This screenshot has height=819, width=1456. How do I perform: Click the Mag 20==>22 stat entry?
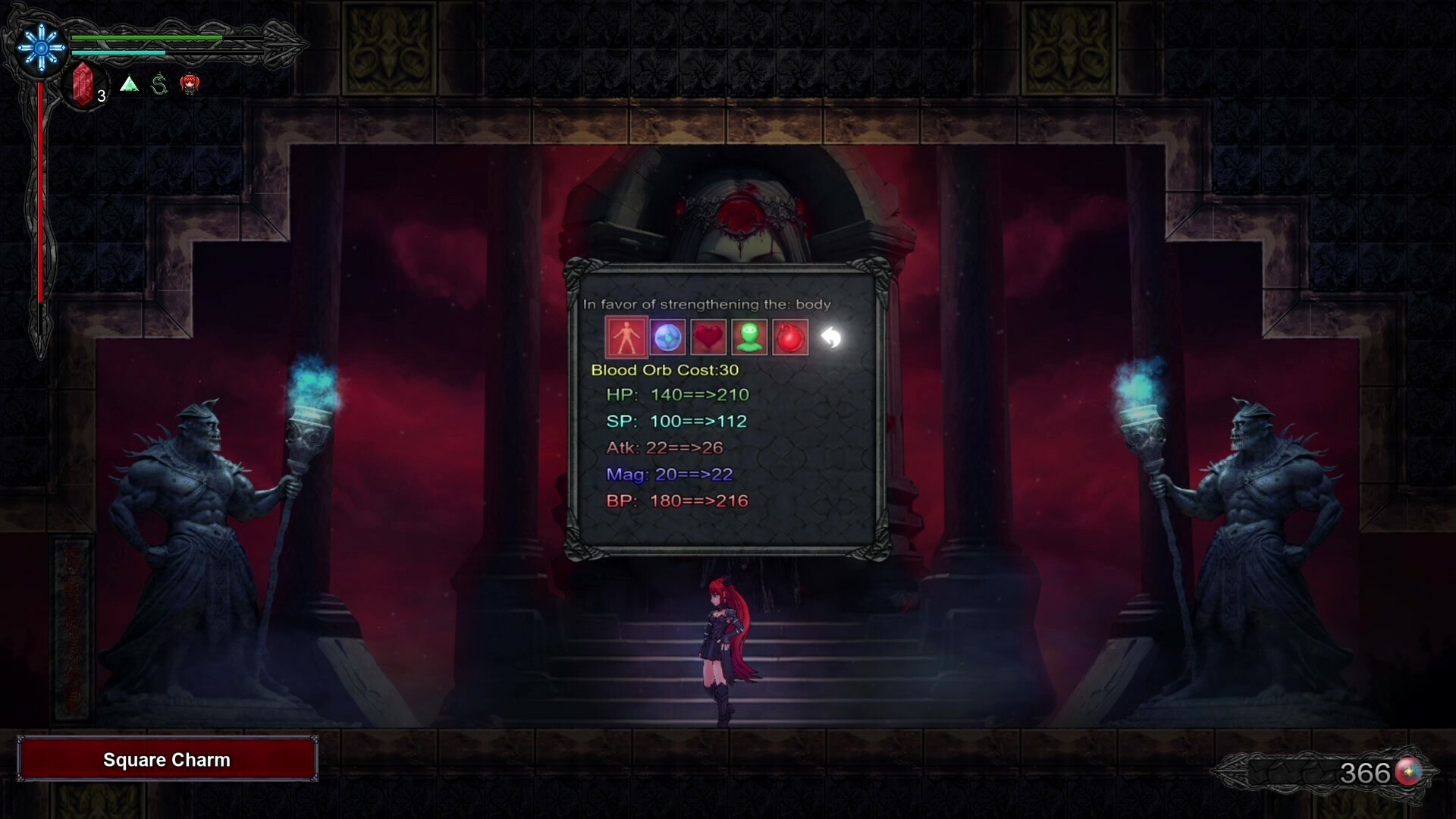(x=670, y=475)
